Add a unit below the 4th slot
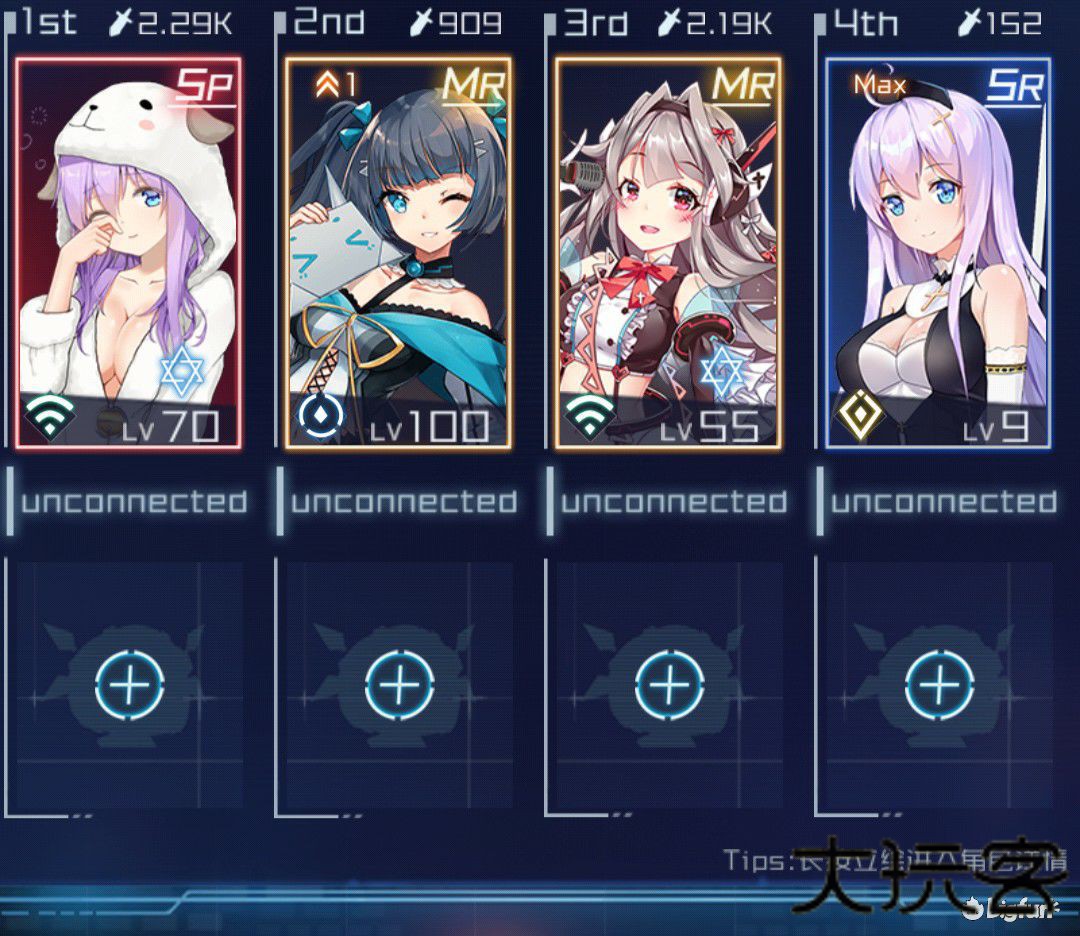The height and width of the screenshot is (936, 1080). pyautogui.click(x=939, y=685)
